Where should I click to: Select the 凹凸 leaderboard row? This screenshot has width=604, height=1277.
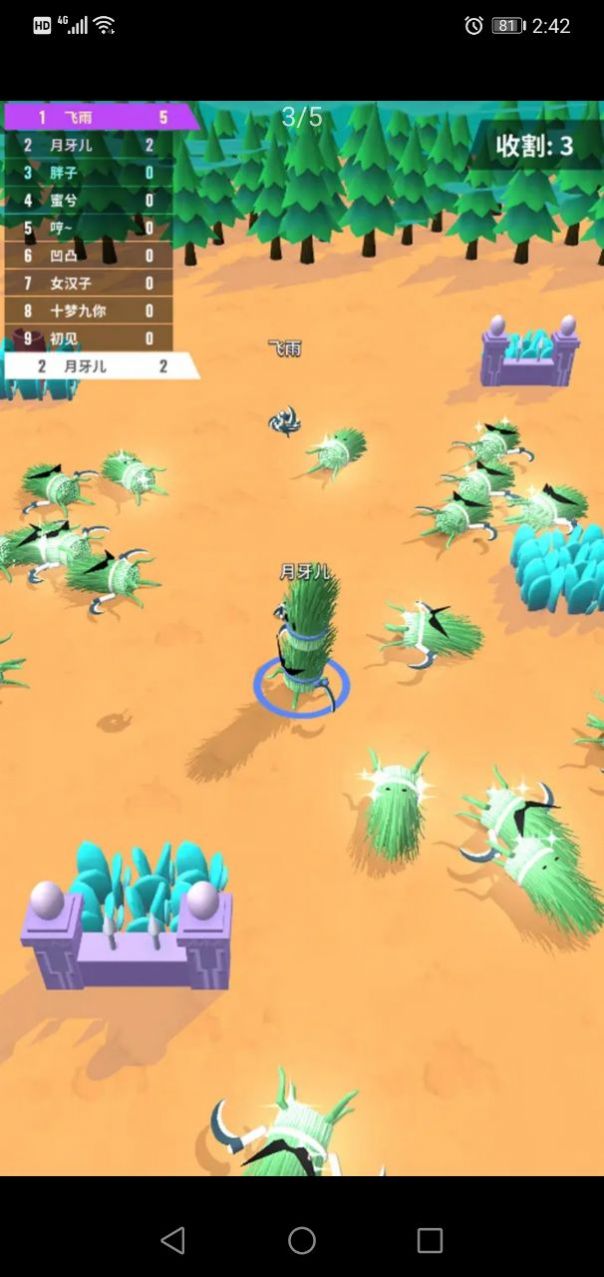[x=88, y=256]
